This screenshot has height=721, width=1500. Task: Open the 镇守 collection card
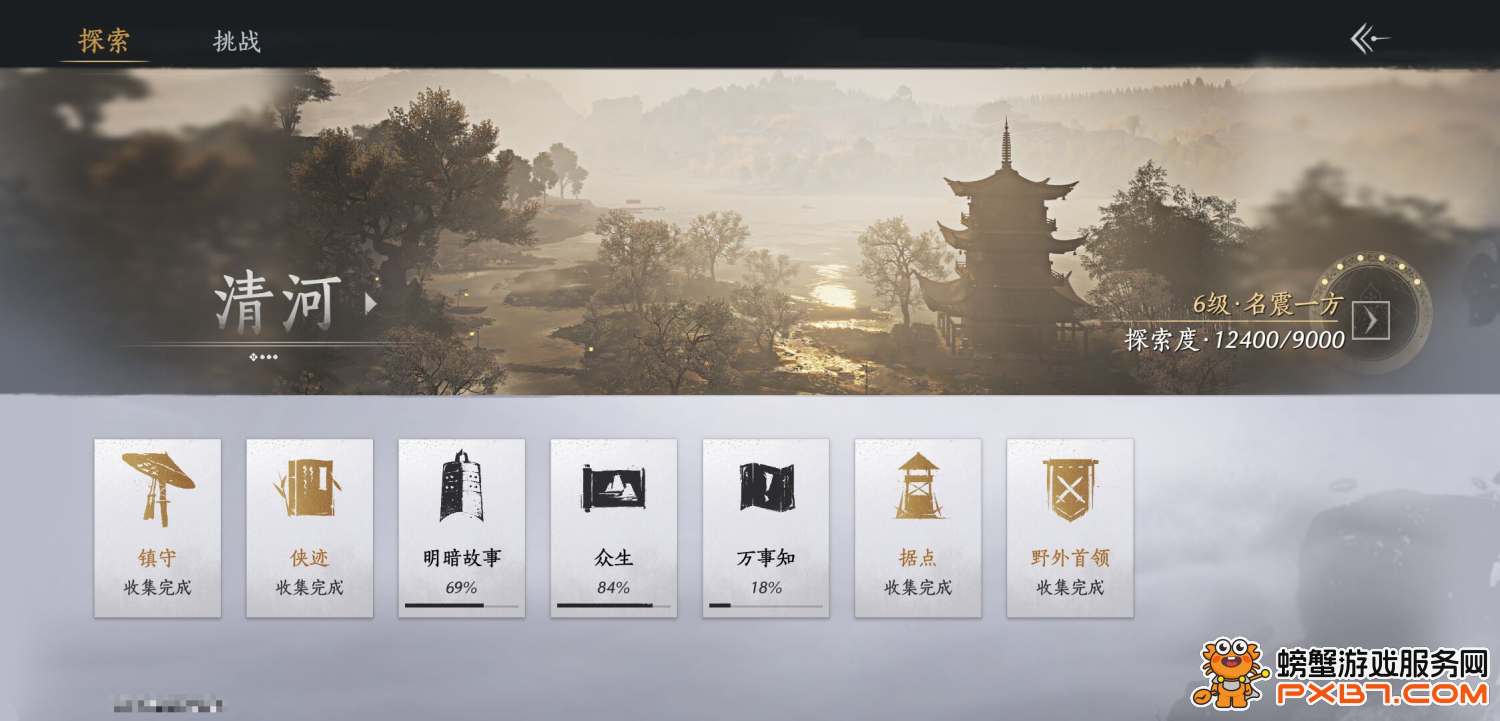click(x=157, y=528)
